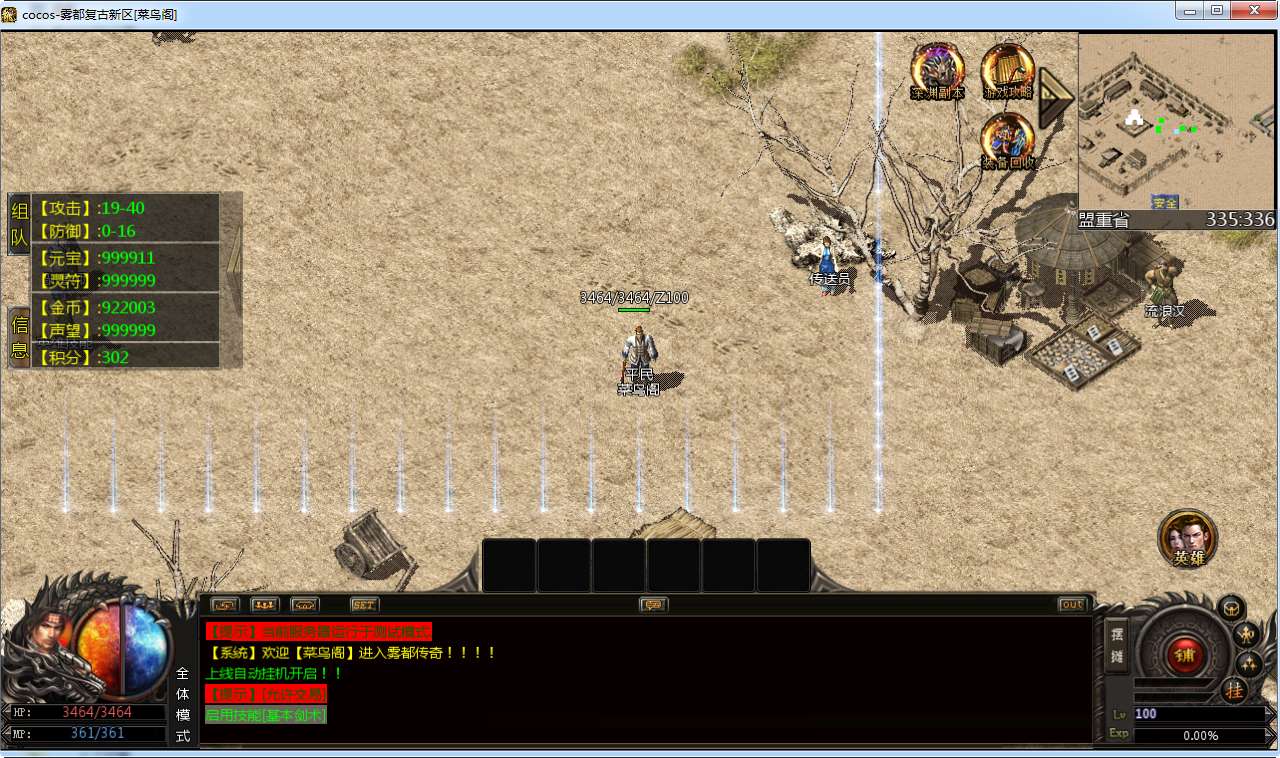
Task: Click the OUT button on the chat bar
Action: [x=1071, y=605]
